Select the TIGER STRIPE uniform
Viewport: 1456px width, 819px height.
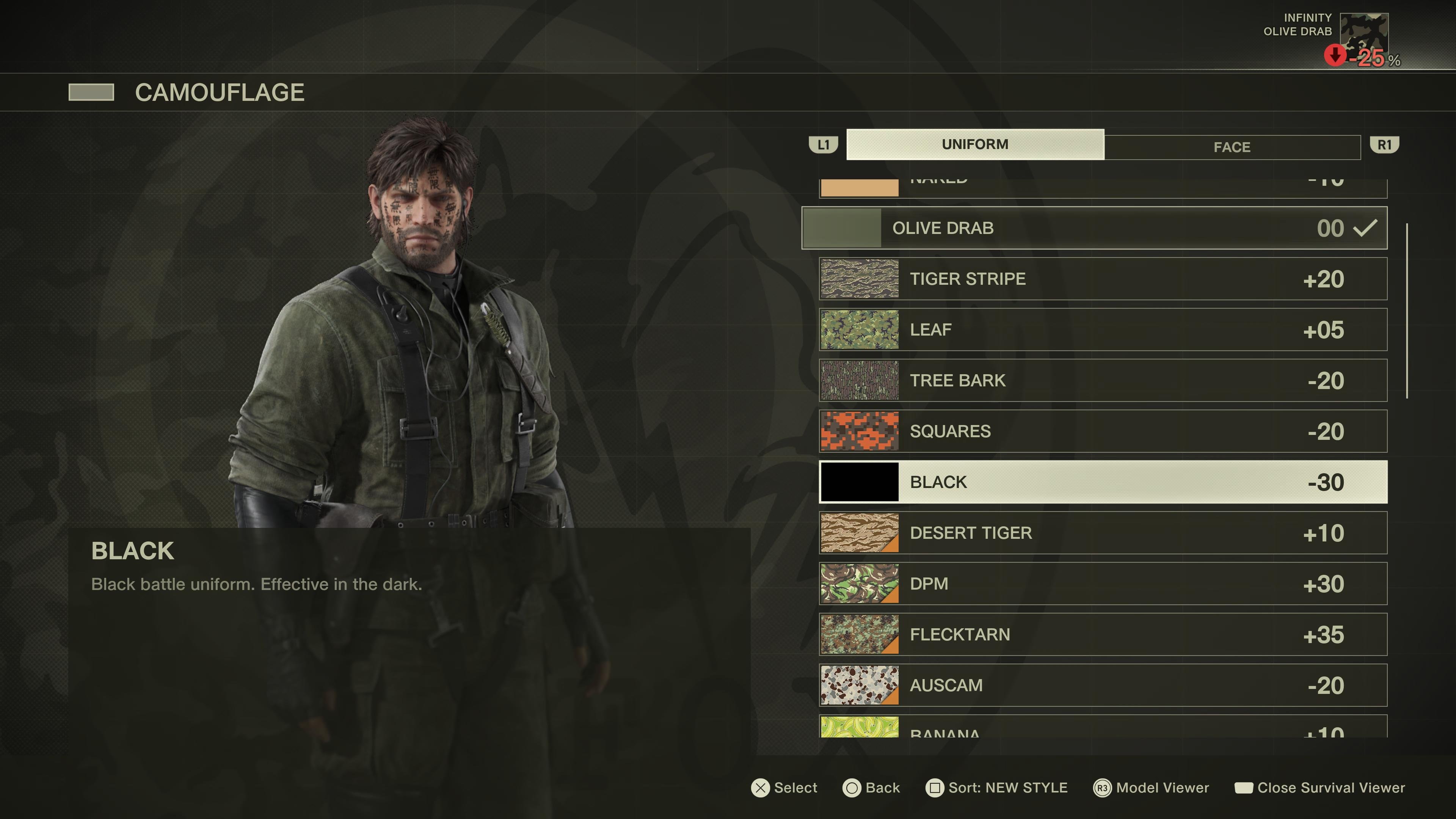tap(1103, 279)
